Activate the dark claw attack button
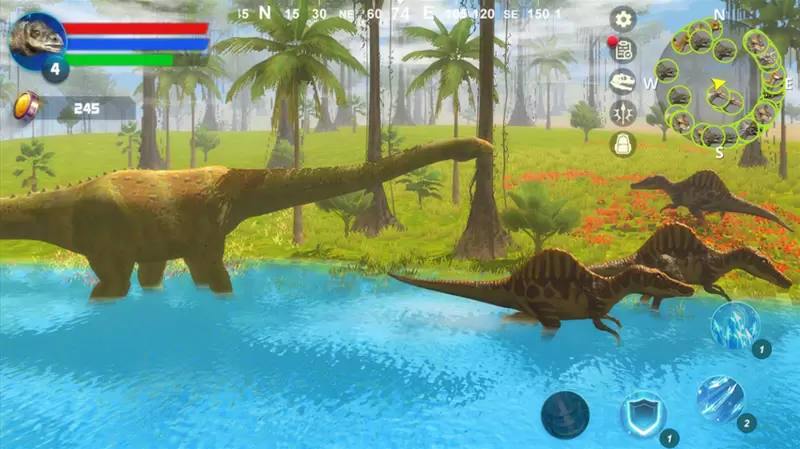 [565, 414]
